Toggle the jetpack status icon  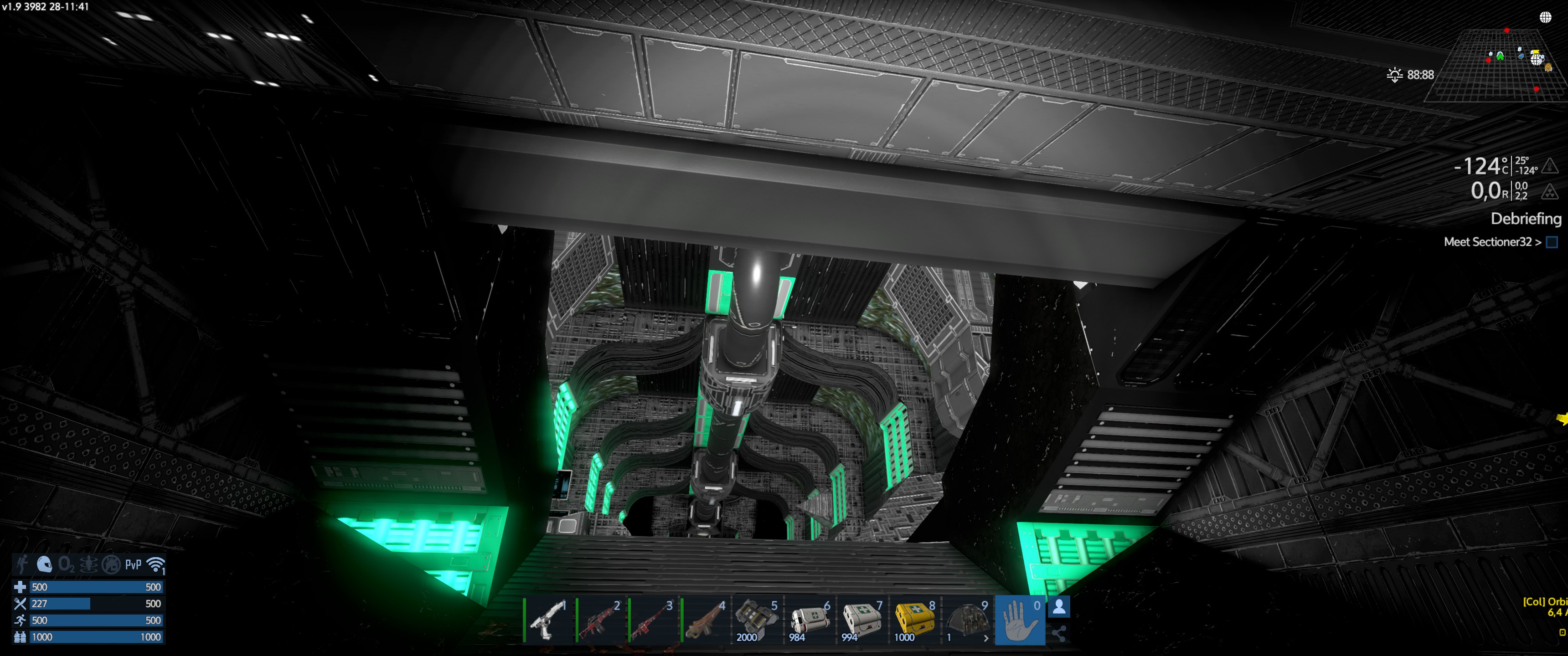(x=22, y=564)
